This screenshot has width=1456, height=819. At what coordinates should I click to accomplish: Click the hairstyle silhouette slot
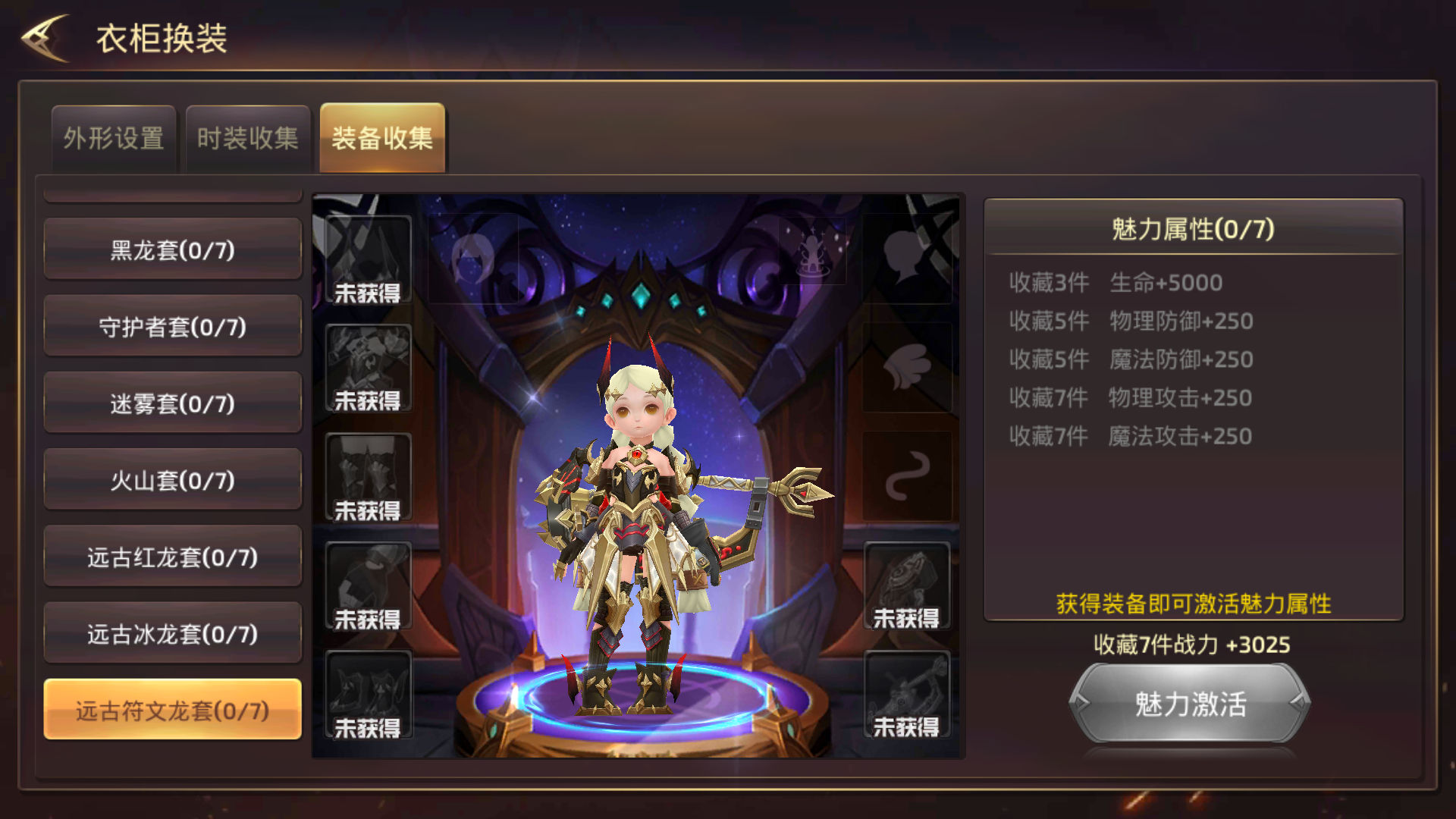(x=473, y=258)
